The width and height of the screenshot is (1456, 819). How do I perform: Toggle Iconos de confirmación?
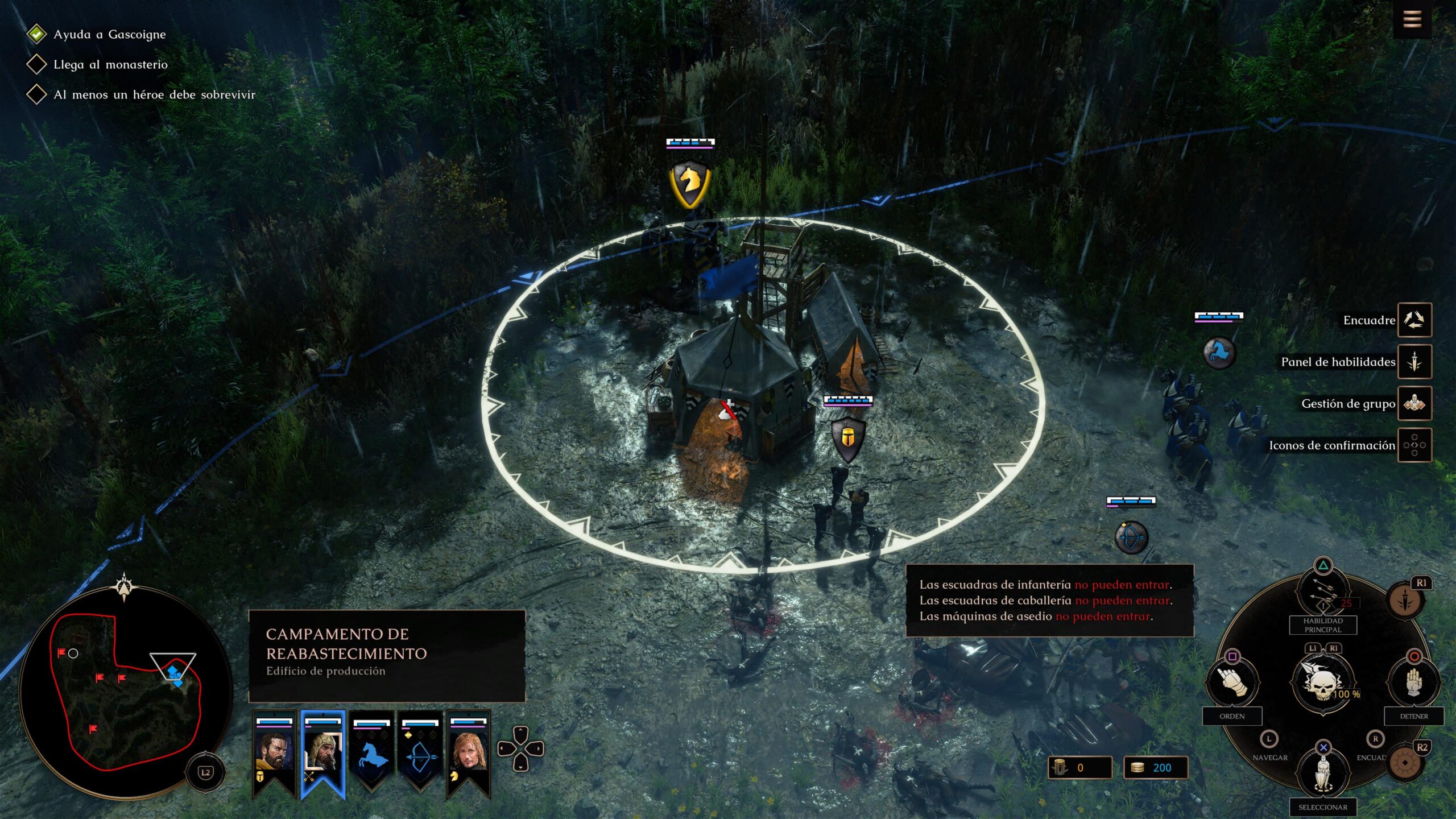[1414, 445]
